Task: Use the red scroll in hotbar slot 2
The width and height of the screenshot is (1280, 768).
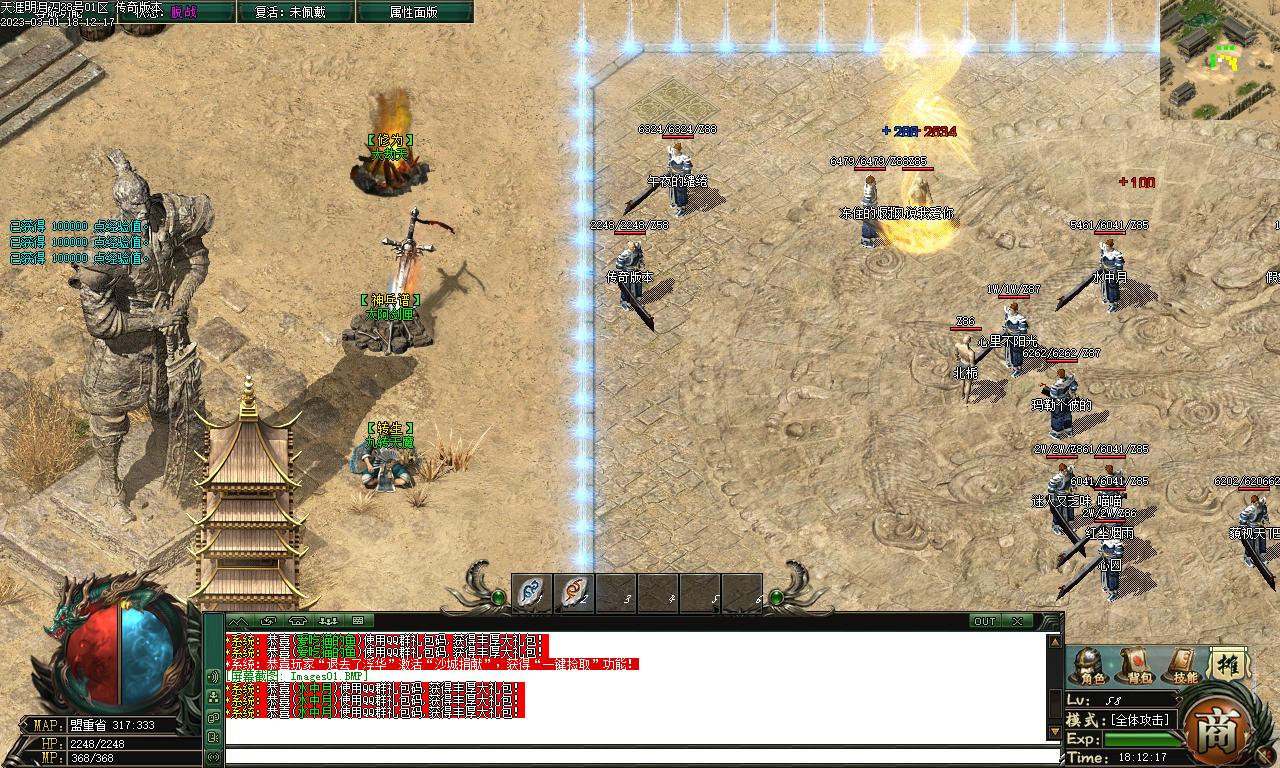Action: [574, 593]
